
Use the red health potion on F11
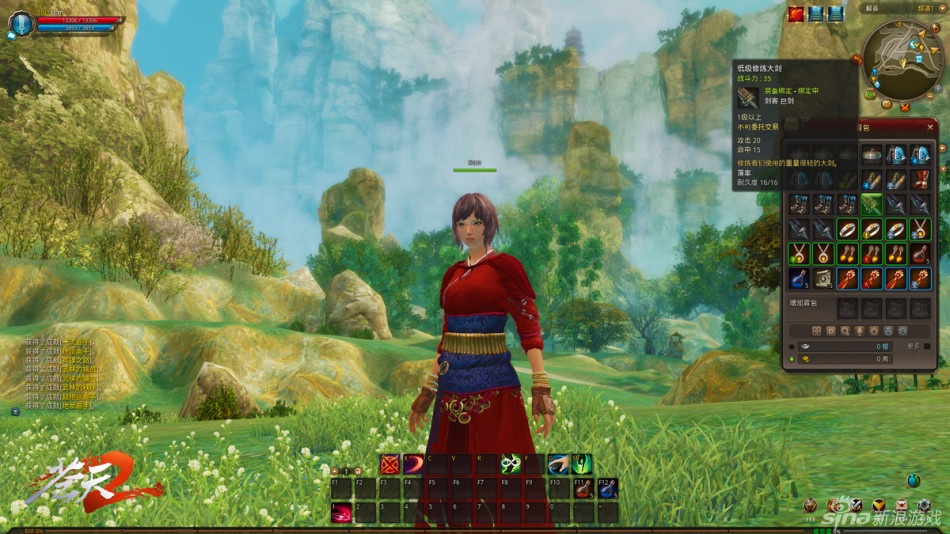click(582, 488)
